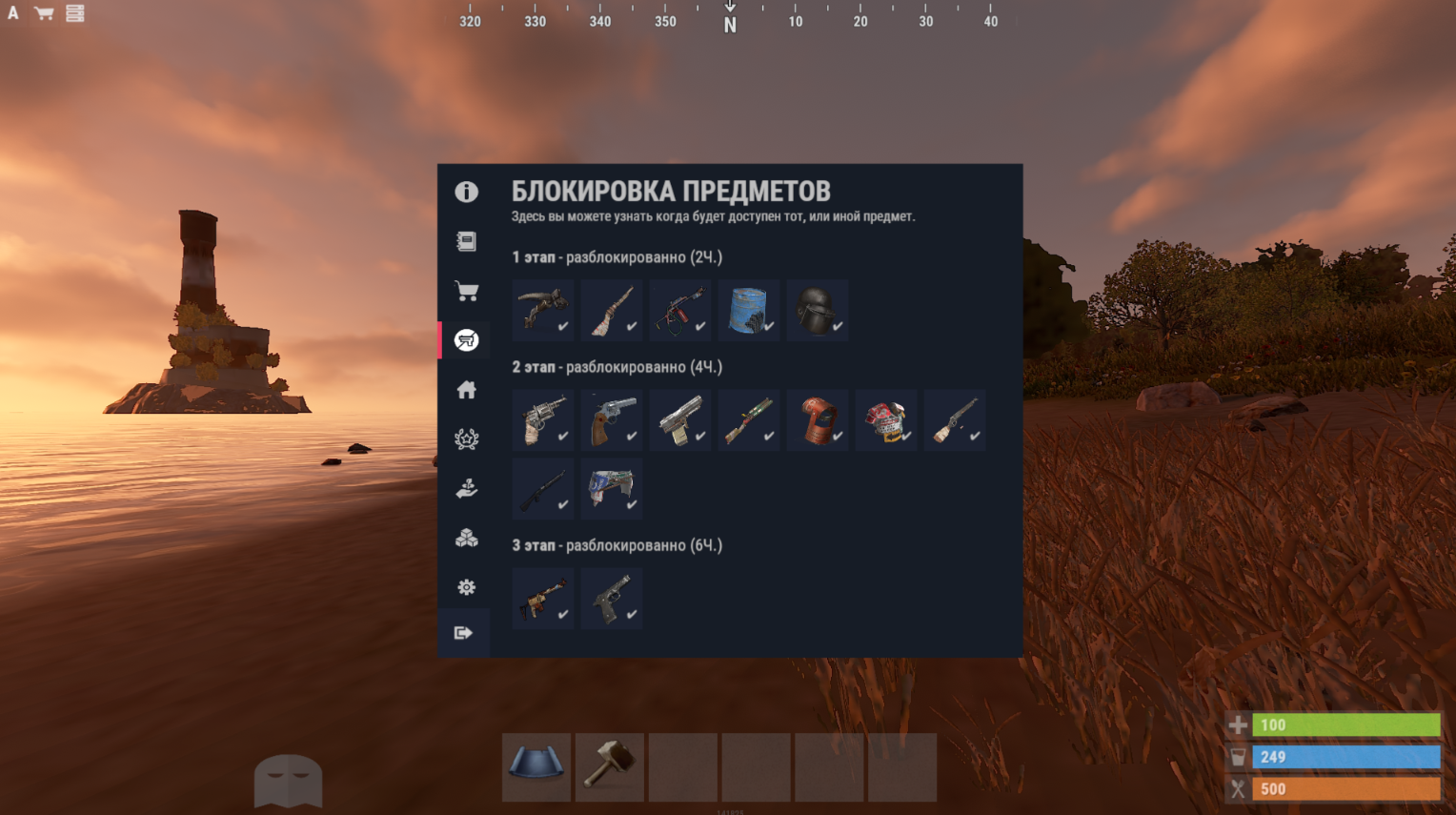Open the shopping cart tab in the sidebar

click(x=466, y=291)
